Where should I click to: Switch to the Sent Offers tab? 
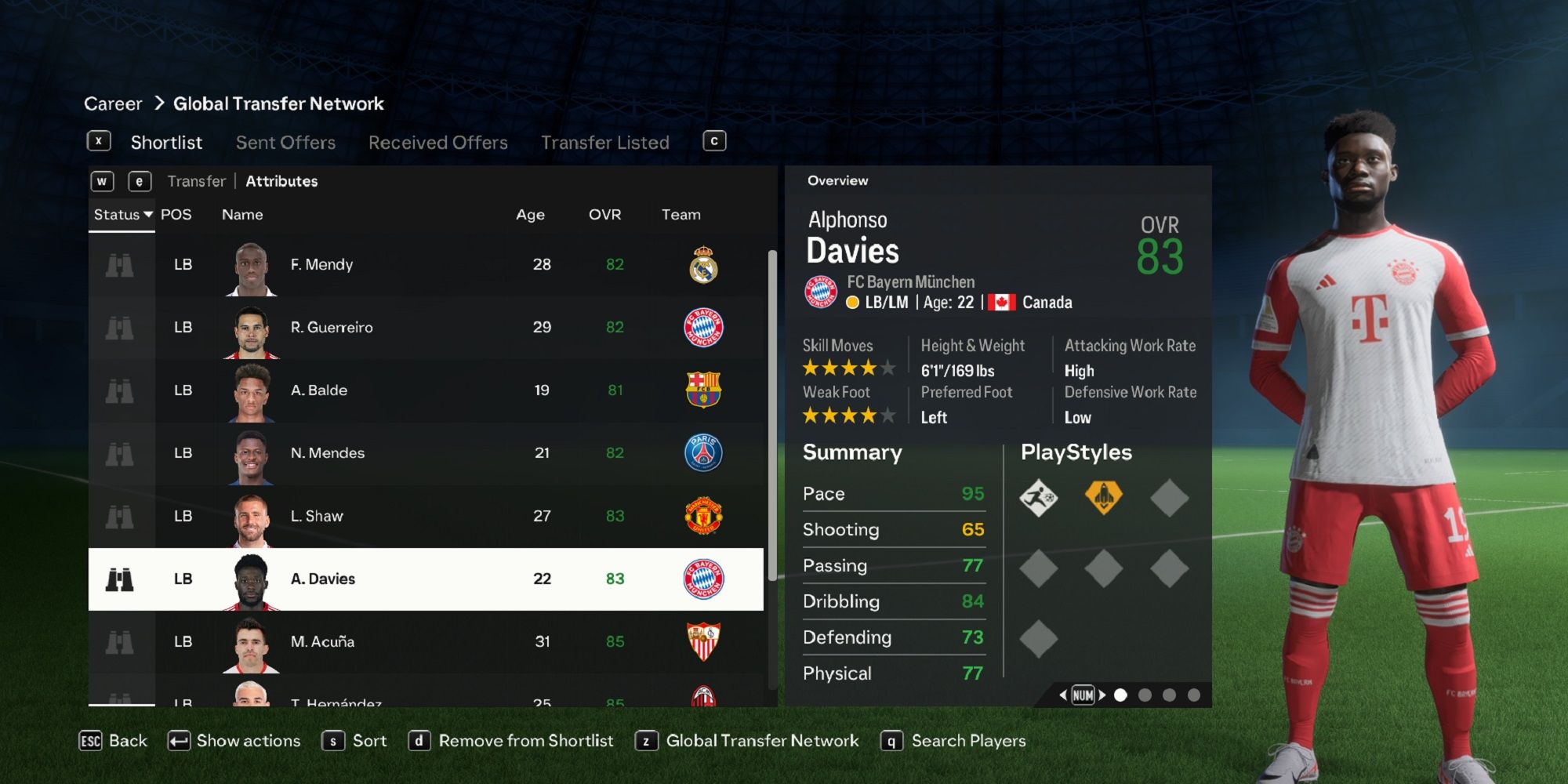click(x=285, y=142)
